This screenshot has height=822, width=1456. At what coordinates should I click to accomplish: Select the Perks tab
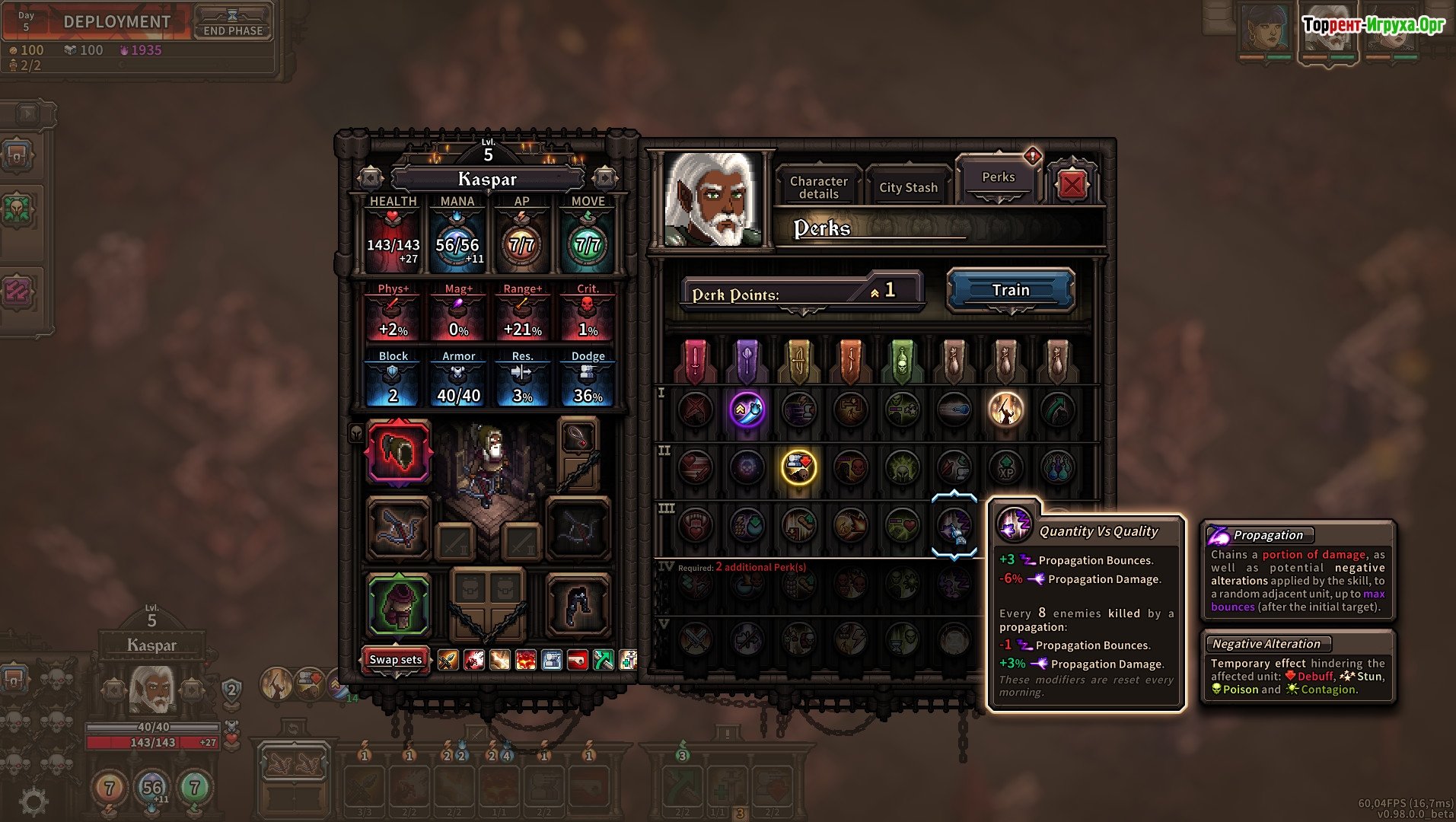(x=998, y=177)
